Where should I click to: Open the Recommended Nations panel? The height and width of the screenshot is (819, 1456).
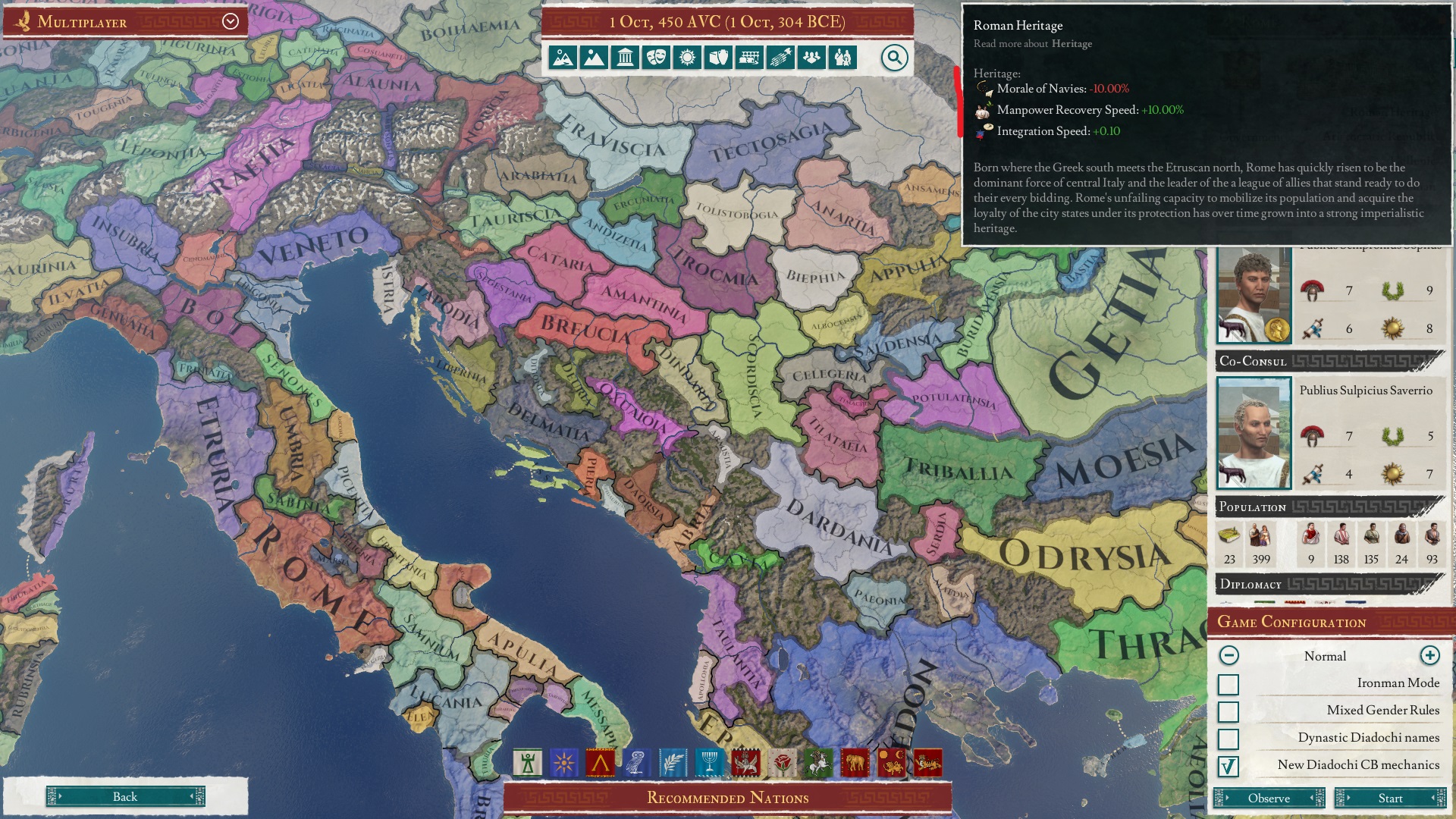pyautogui.click(x=726, y=798)
